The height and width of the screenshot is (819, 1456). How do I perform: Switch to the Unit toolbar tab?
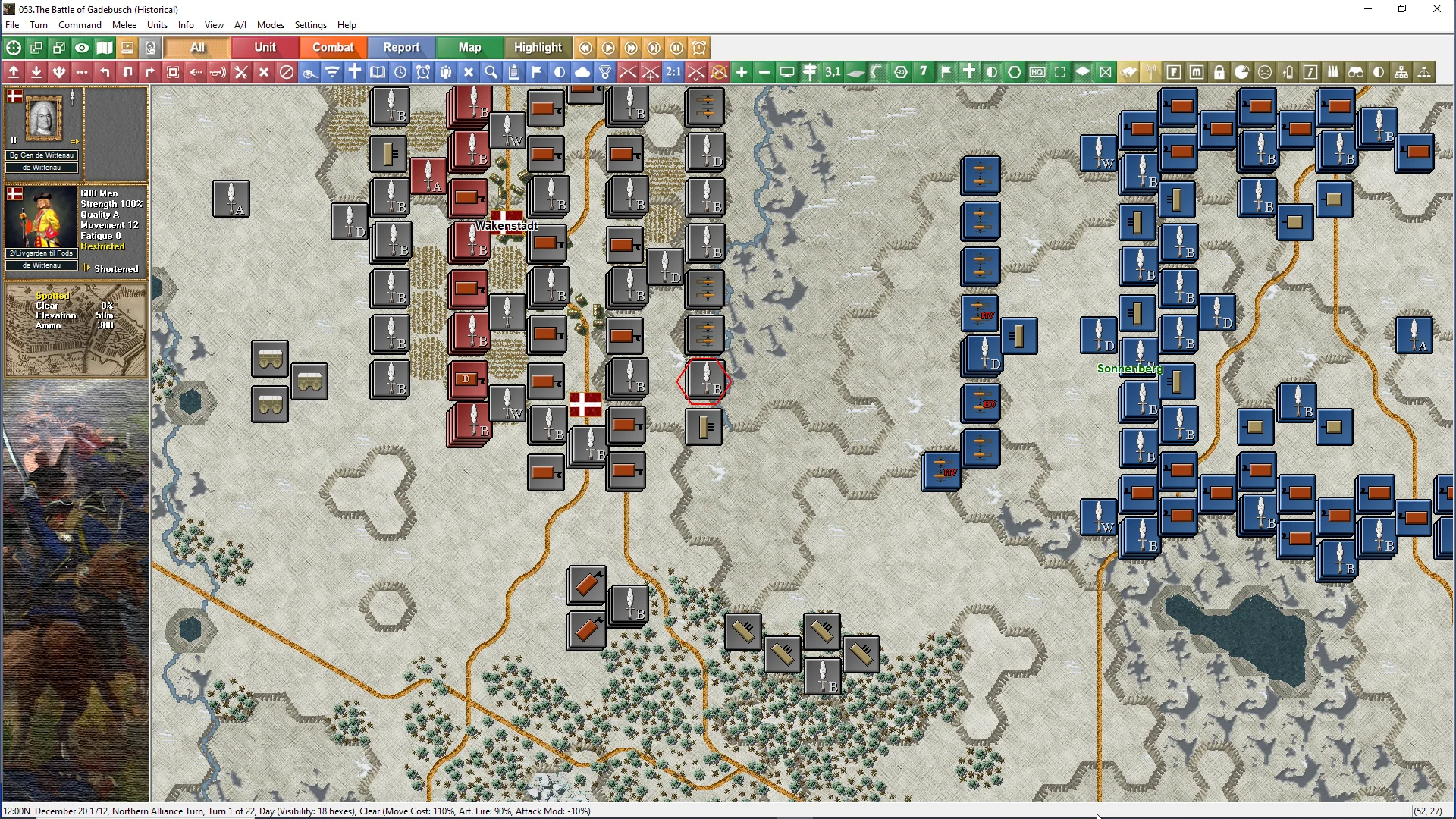[x=265, y=48]
